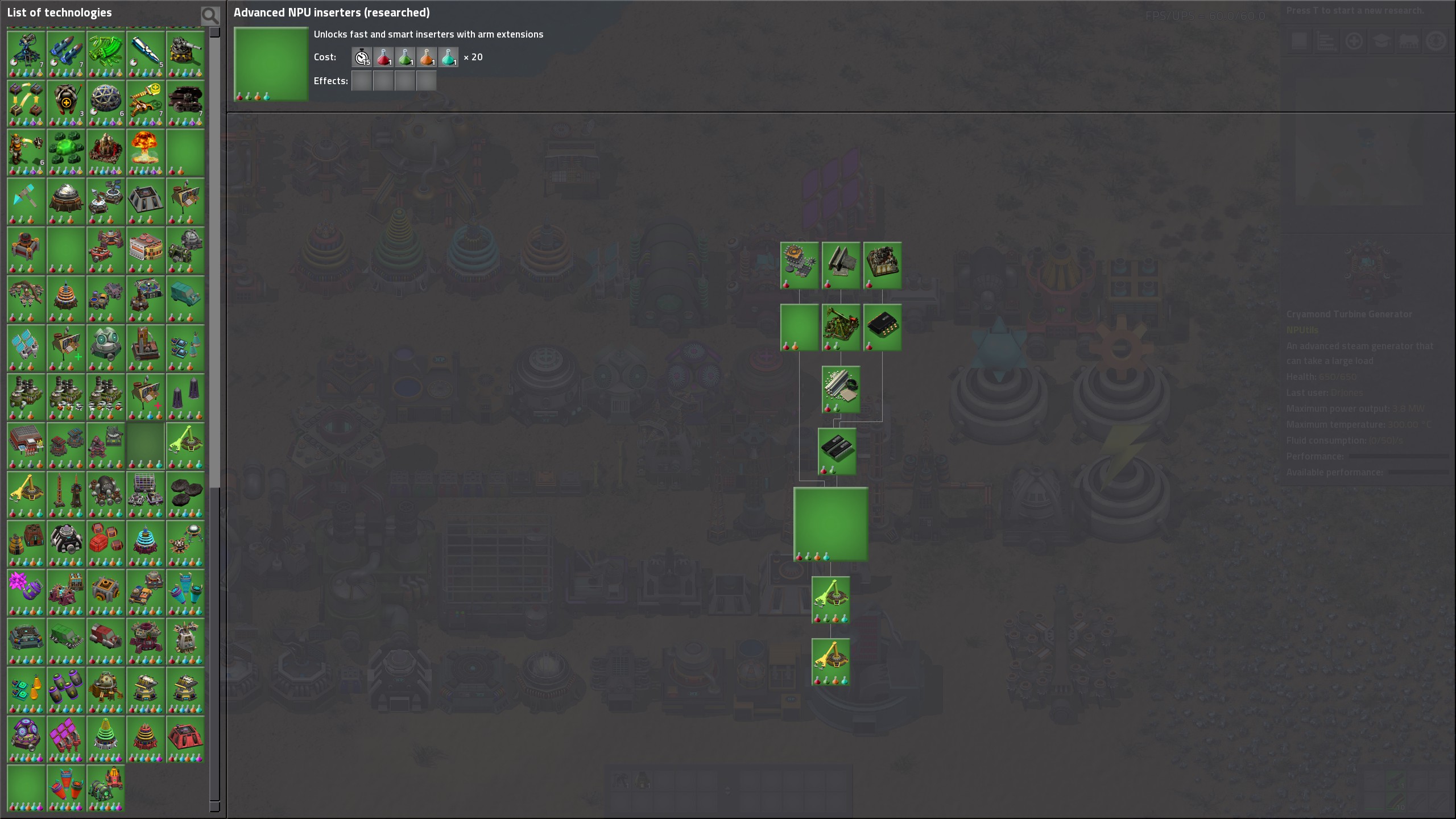Open the green inserter node in tech tree
Screen dimensions: 1456x819
[x=830, y=599]
